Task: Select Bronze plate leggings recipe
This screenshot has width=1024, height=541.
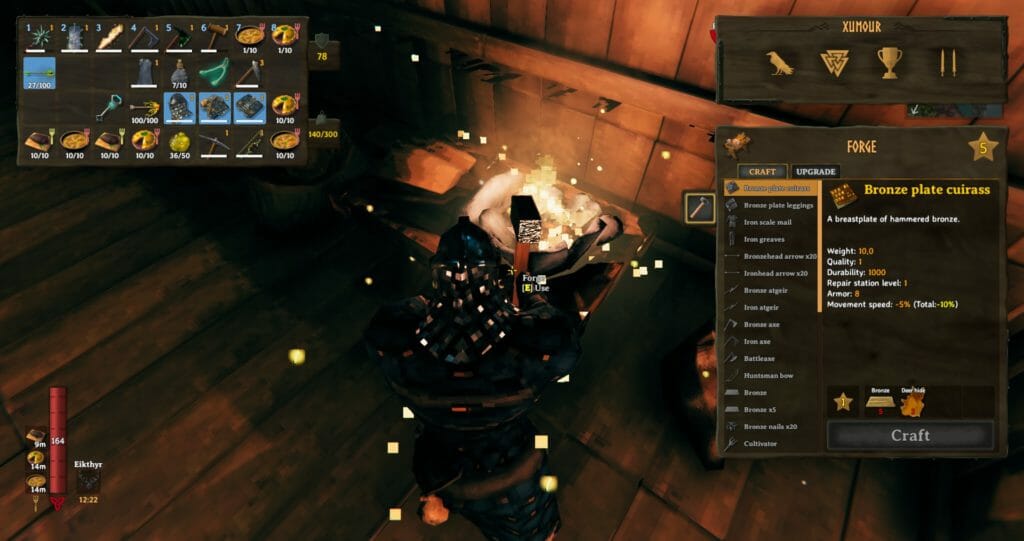Action: (780, 205)
